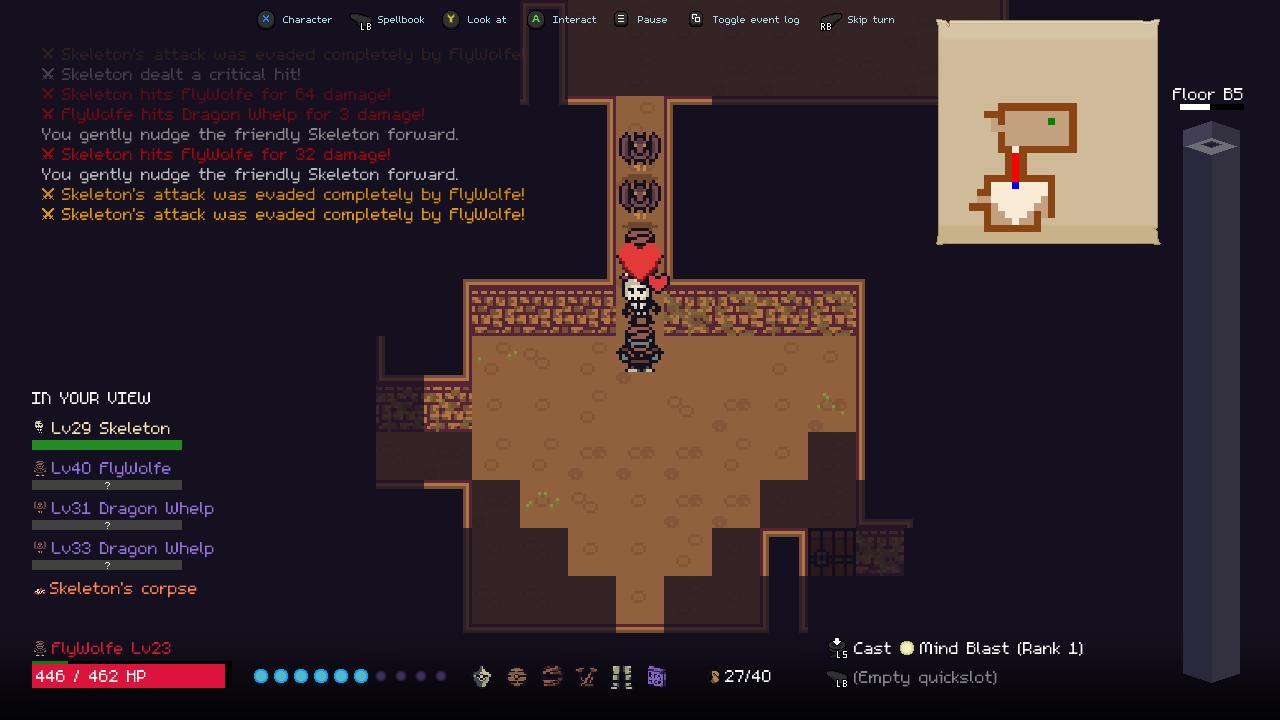Choose Lv31 Dragon Whelp from the view list
The width and height of the screenshot is (1280, 720).
pyautogui.click(x=131, y=508)
